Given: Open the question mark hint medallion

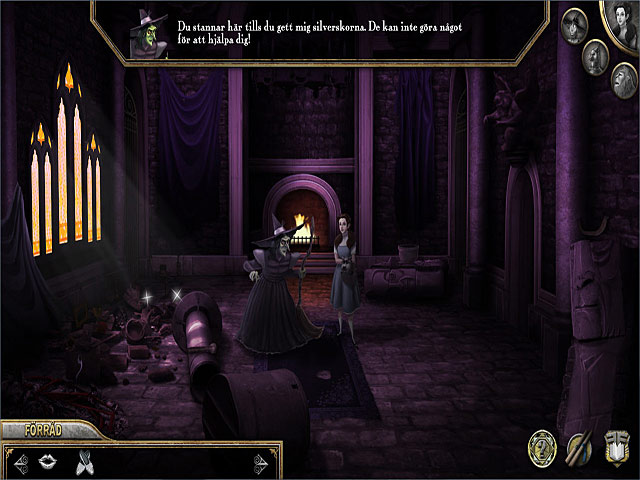Looking at the screenshot, I should click(543, 448).
